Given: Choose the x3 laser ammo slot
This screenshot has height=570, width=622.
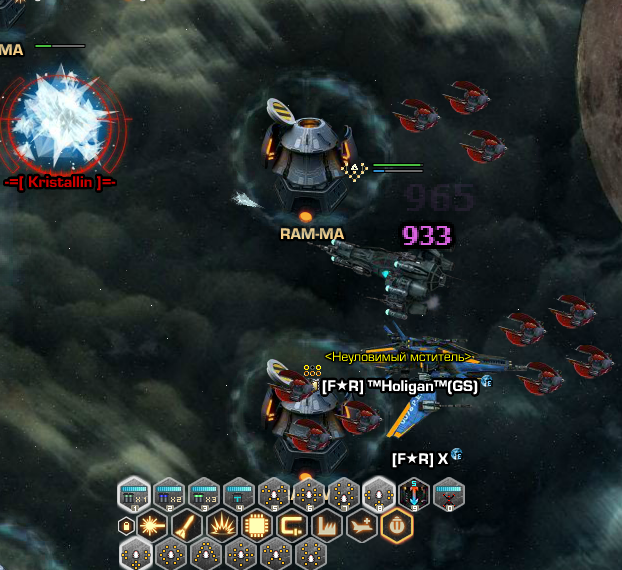Looking at the screenshot, I should click(204, 494).
